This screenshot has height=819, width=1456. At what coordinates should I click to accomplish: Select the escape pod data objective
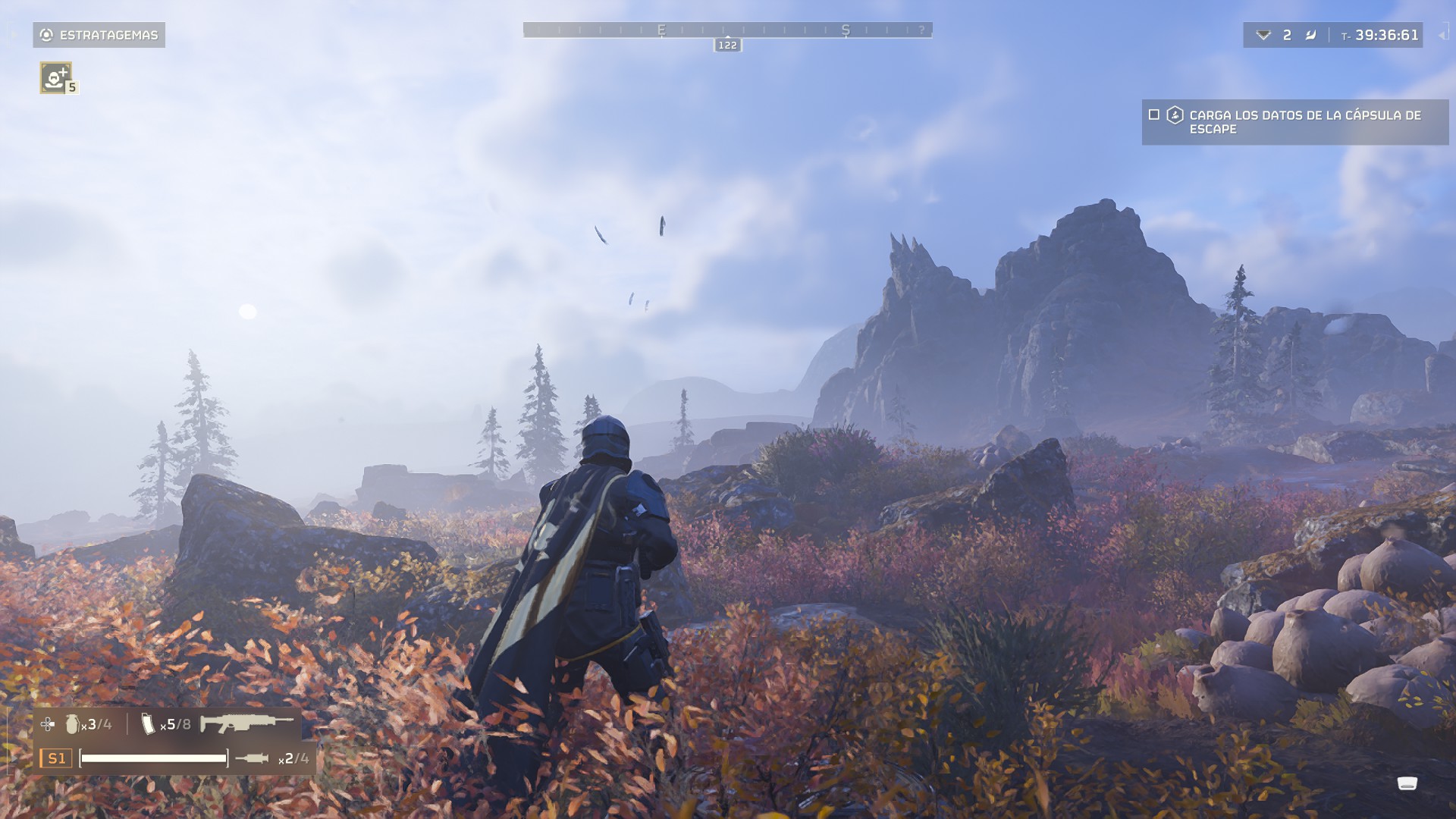(x=1304, y=122)
